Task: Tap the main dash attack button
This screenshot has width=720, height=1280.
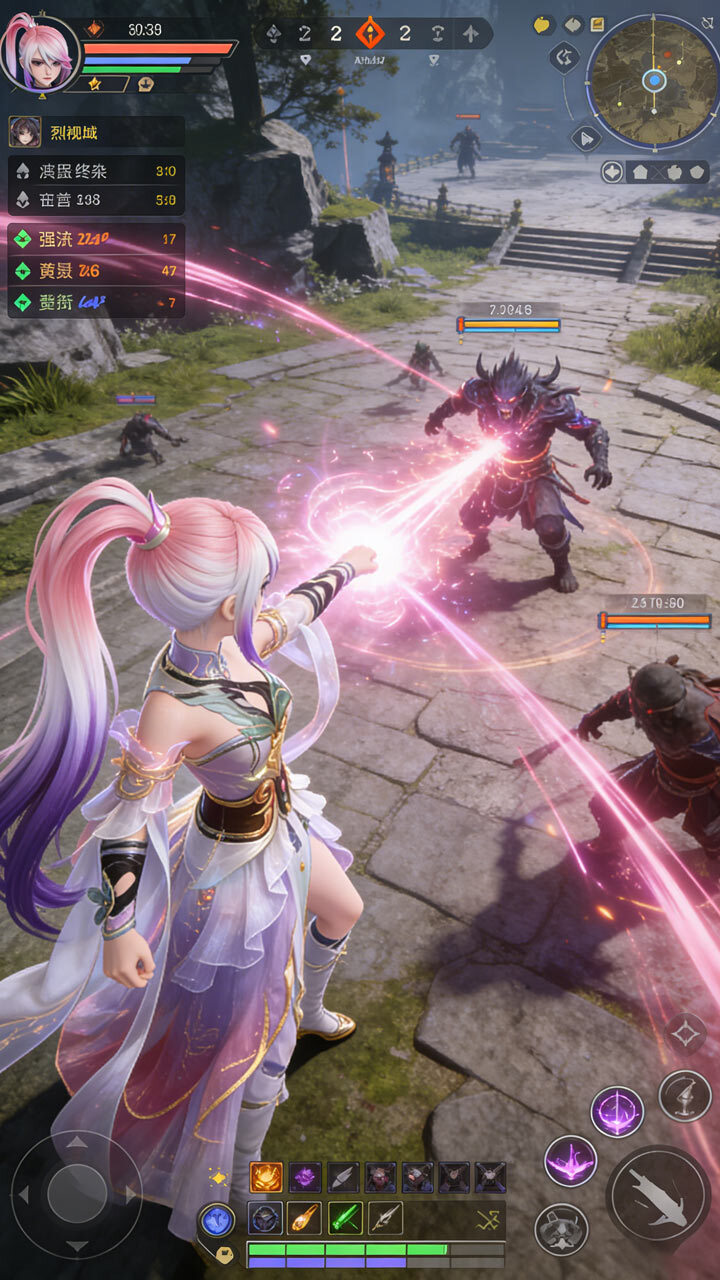Action: coord(658,1194)
